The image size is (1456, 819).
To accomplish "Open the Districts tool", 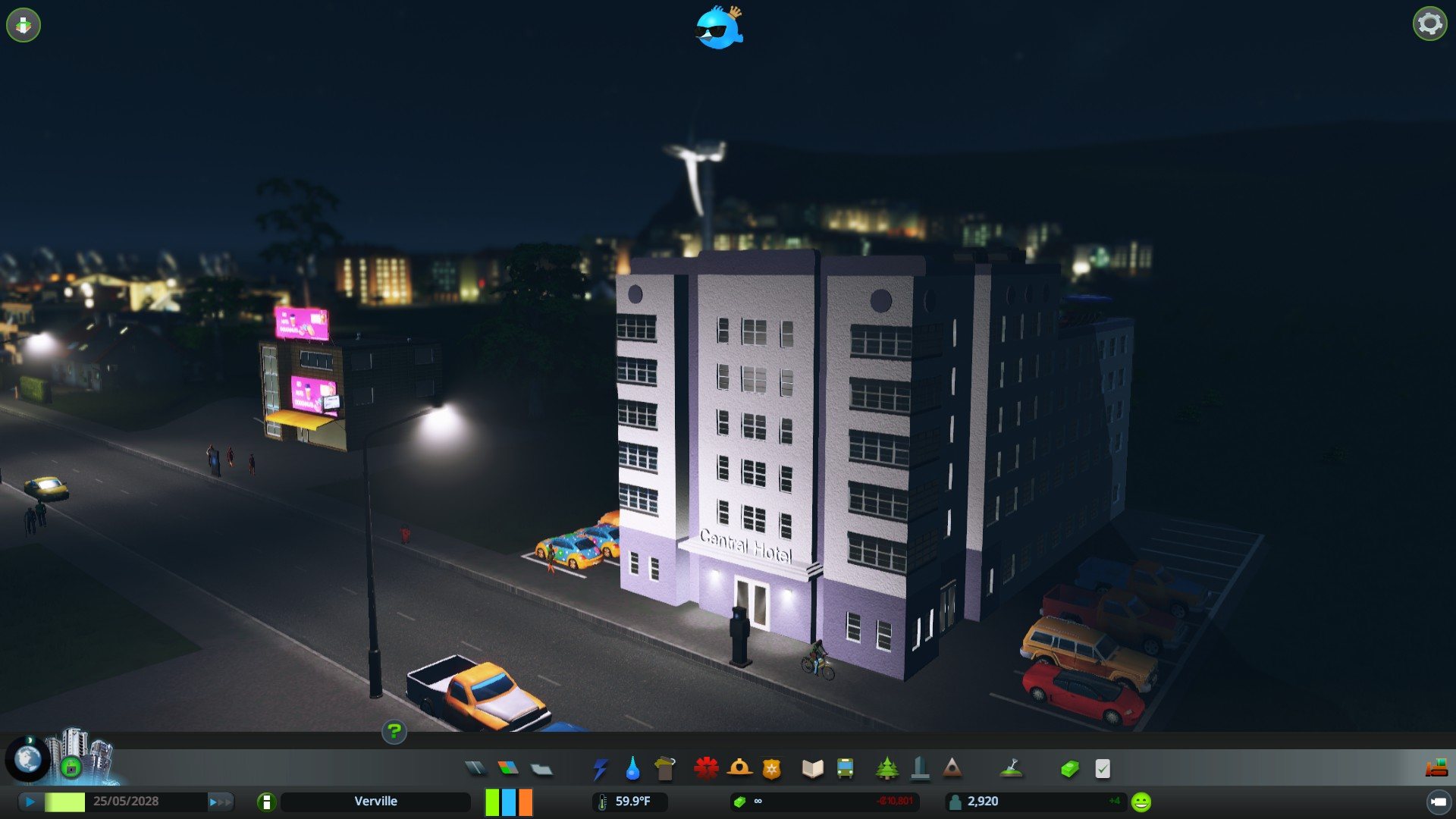I will click(x=541, y=769).
